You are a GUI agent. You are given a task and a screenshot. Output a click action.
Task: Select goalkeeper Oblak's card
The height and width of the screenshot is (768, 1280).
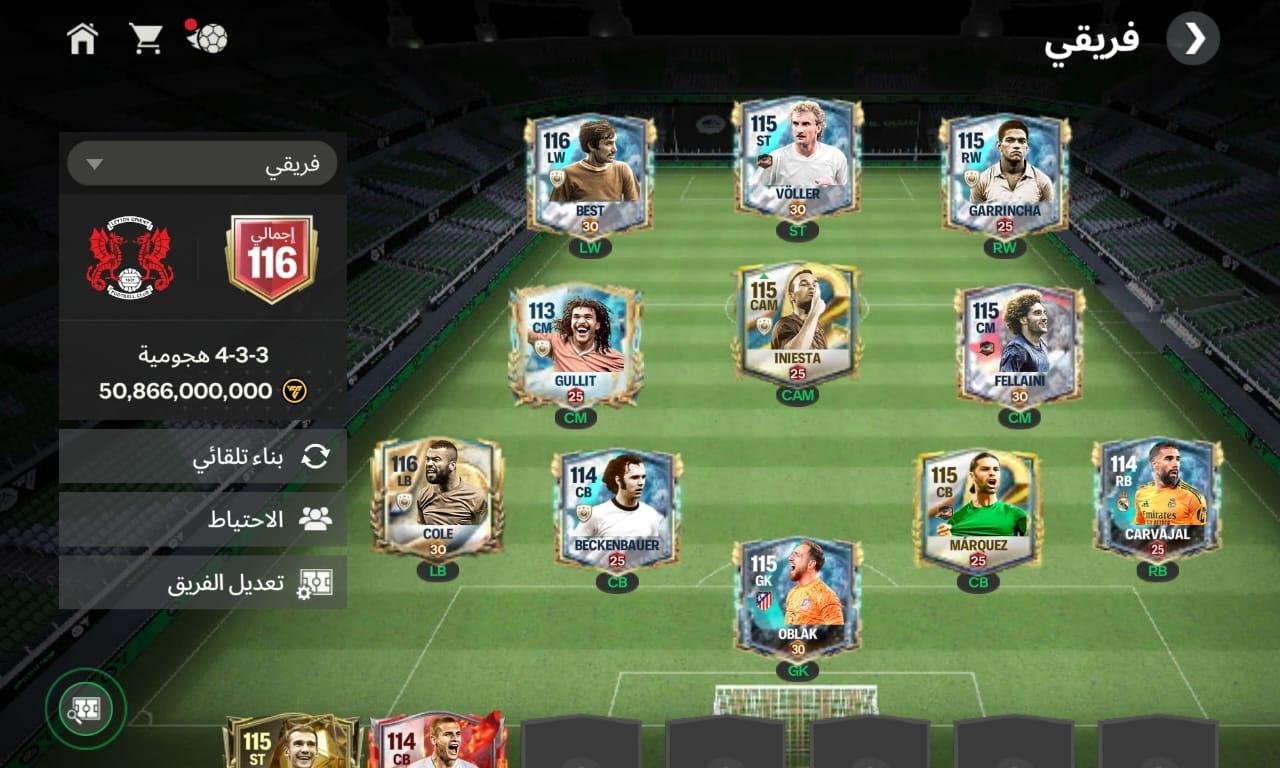click(797, 598)
